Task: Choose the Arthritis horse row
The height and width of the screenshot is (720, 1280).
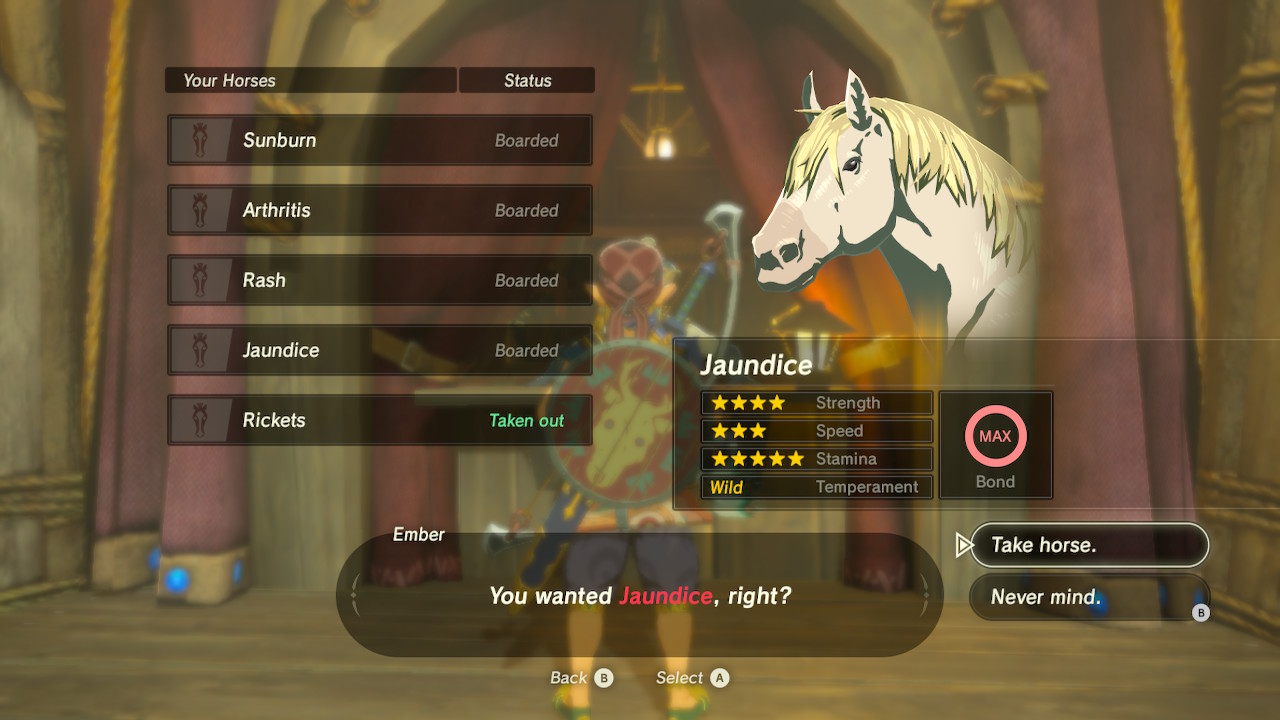Action: pos(380,210)
